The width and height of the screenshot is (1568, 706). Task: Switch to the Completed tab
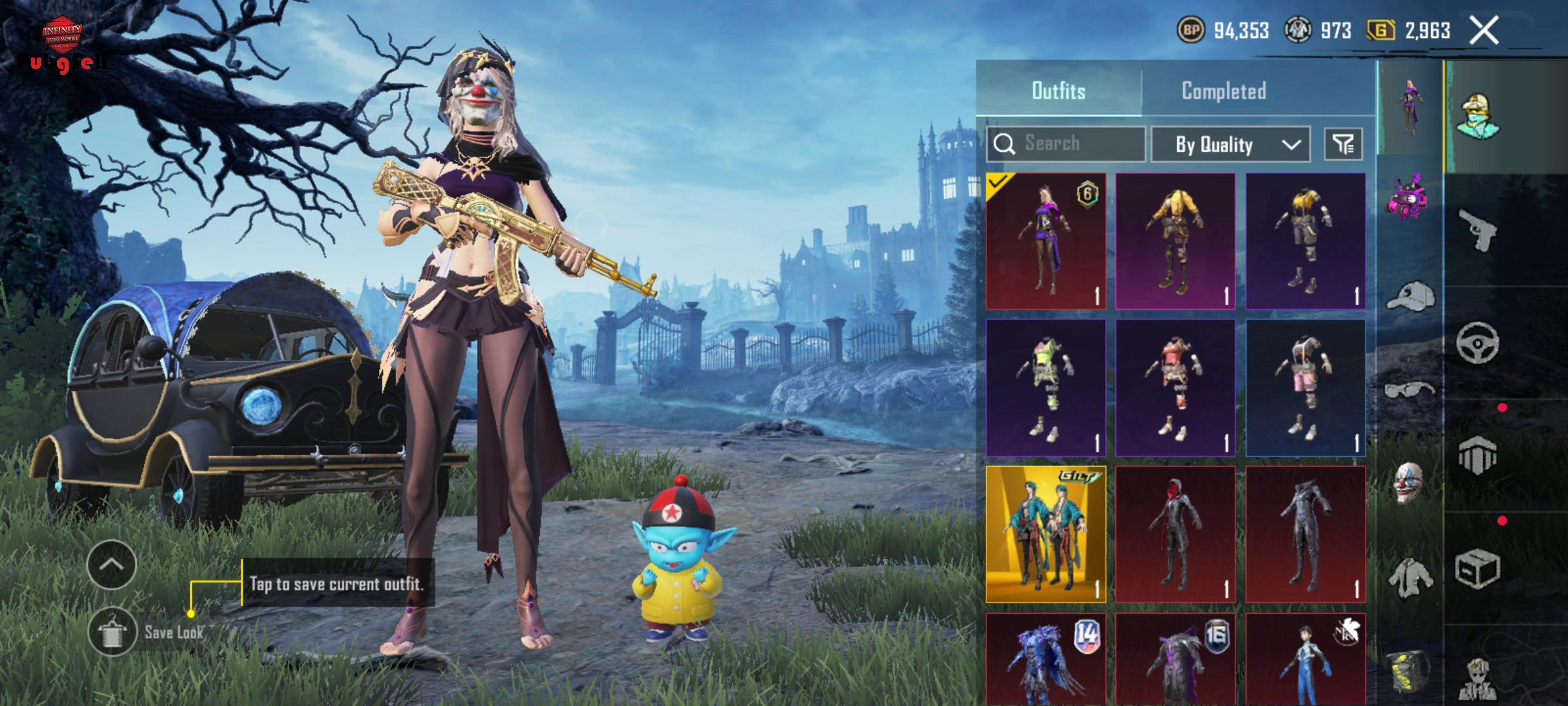tap(1224, 91)
